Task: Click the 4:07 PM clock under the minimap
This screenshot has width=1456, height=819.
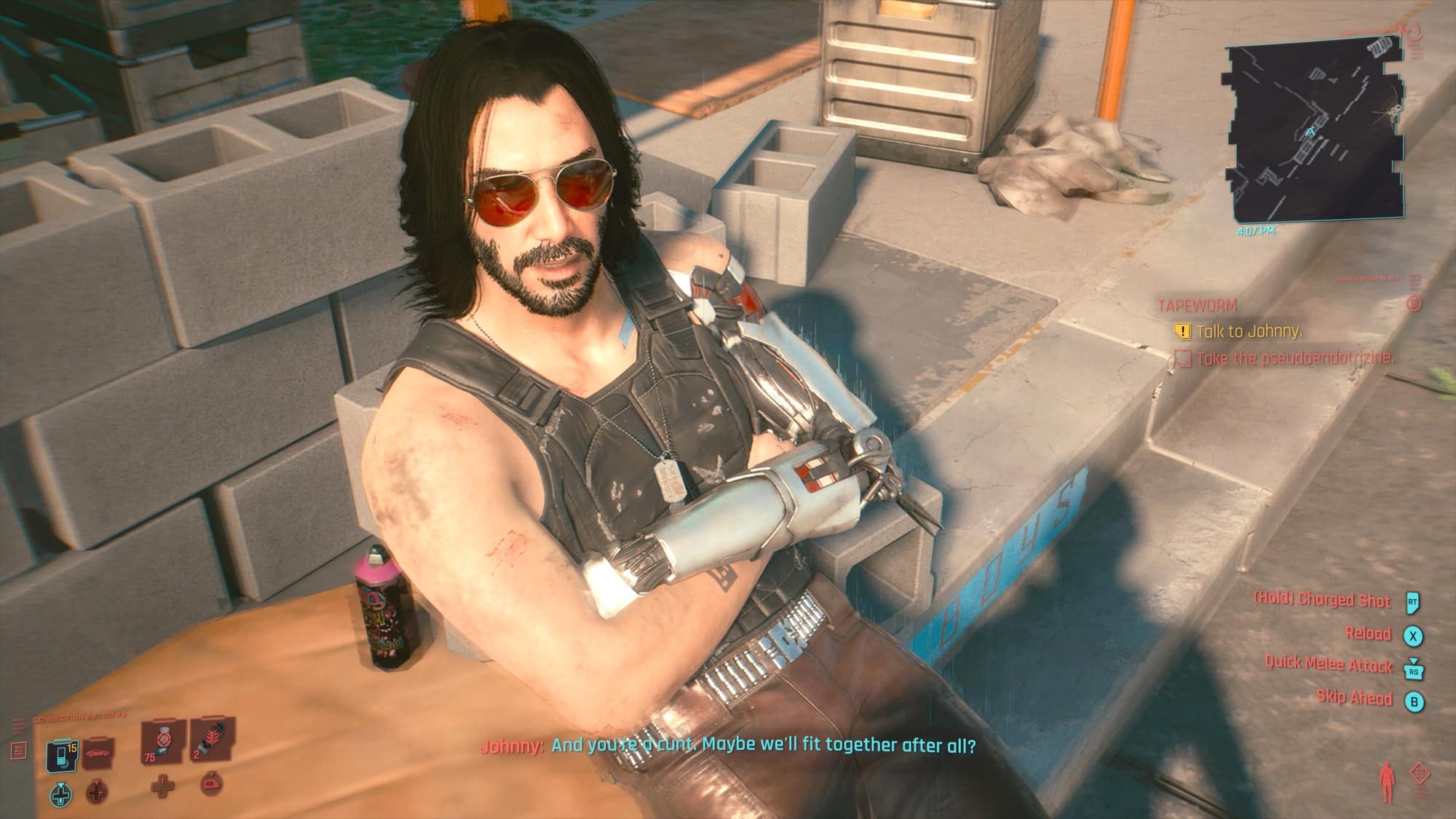Action: tap(1257, 232)
